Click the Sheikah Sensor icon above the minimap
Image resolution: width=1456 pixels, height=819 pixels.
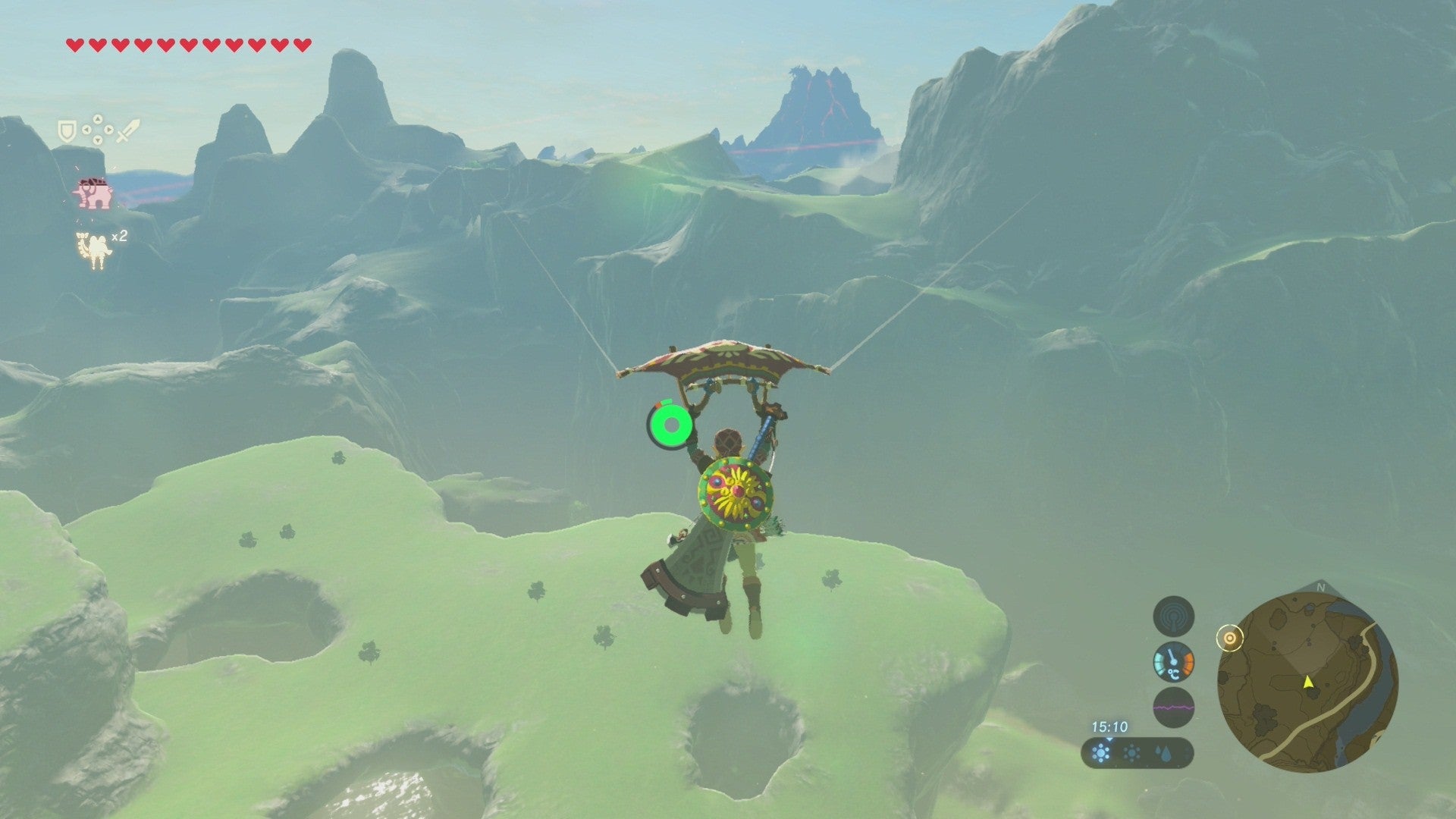pos(1173,617)
